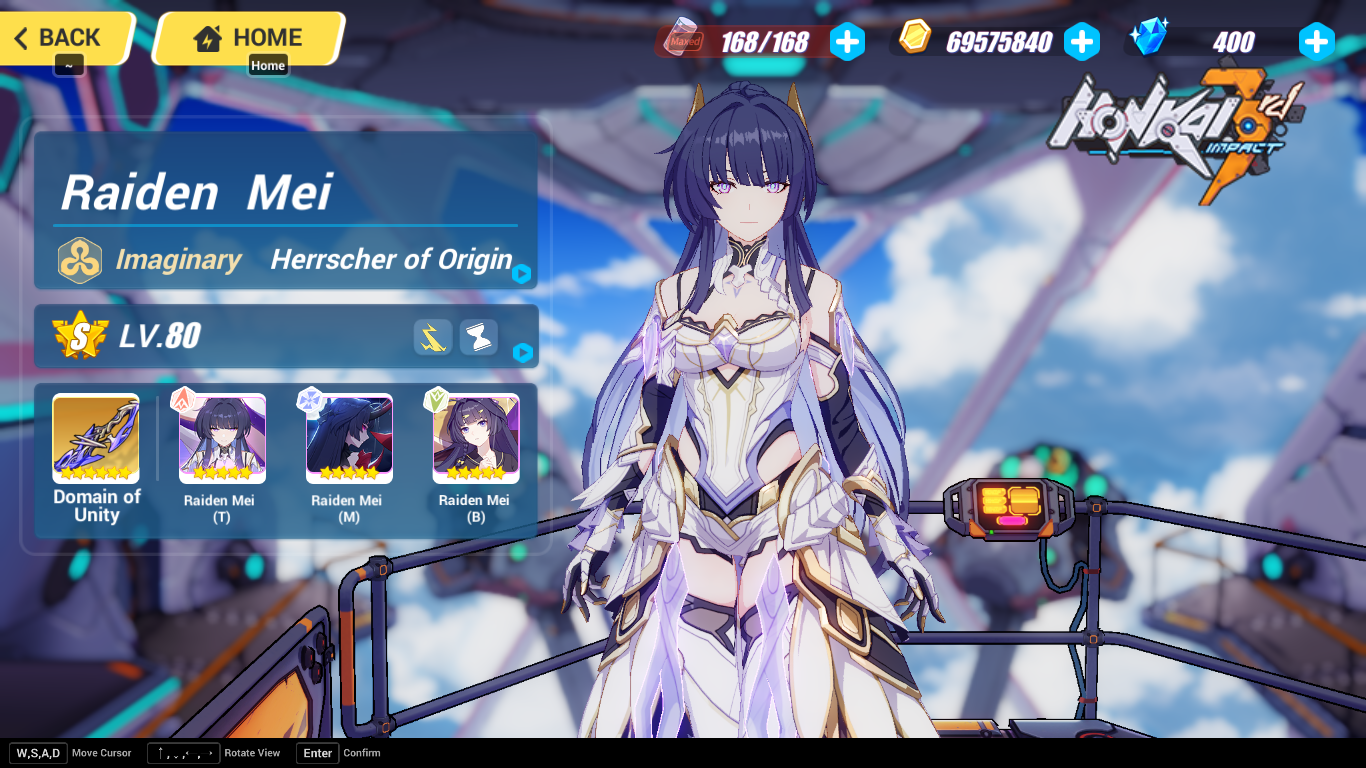This screenshot has width=1366, height=768.
Task: Switch to the Home tab
Action: (x=268, y=64)
